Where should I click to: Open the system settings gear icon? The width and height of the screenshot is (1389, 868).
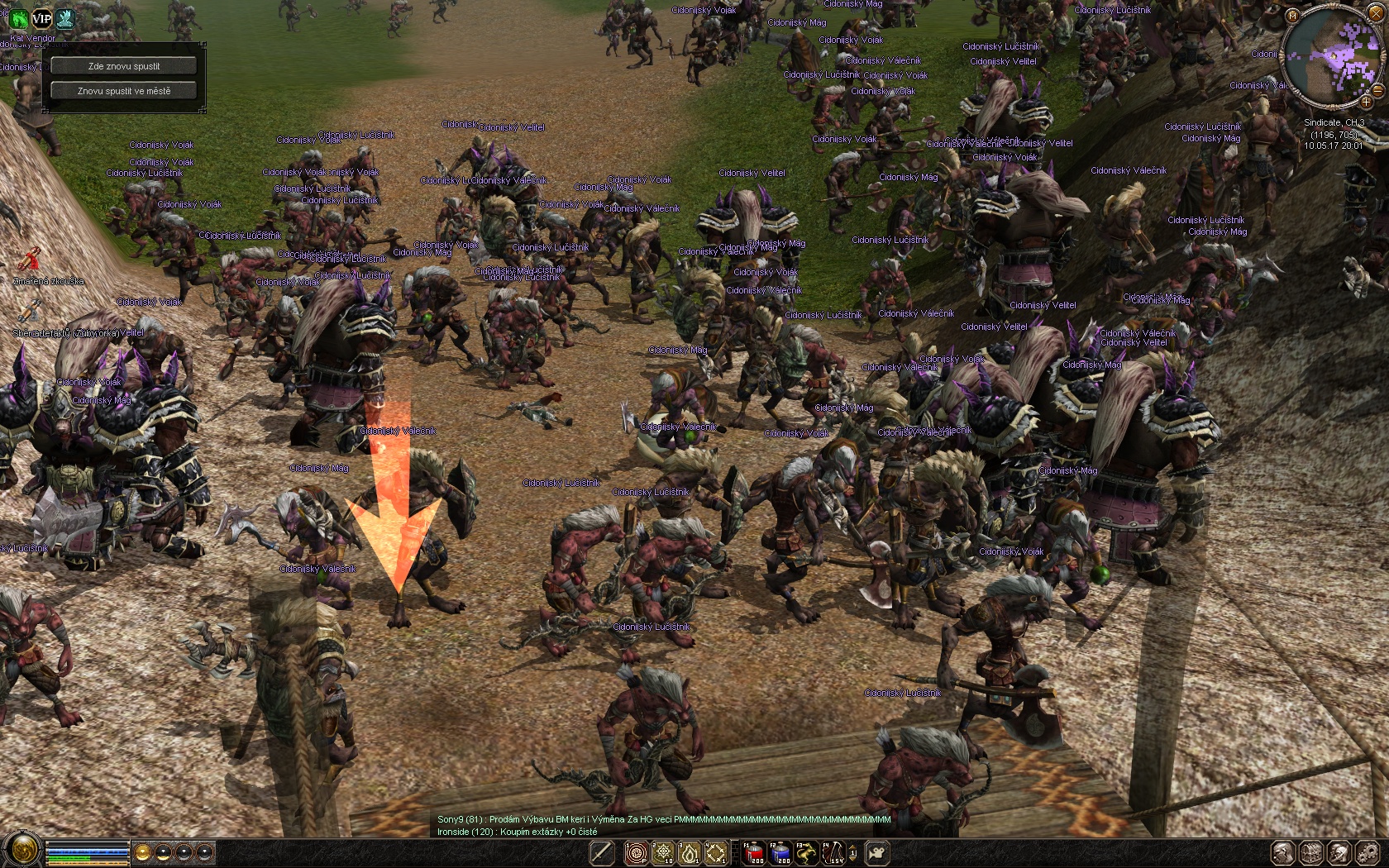pyautogui.click(x=1368, y=853)
